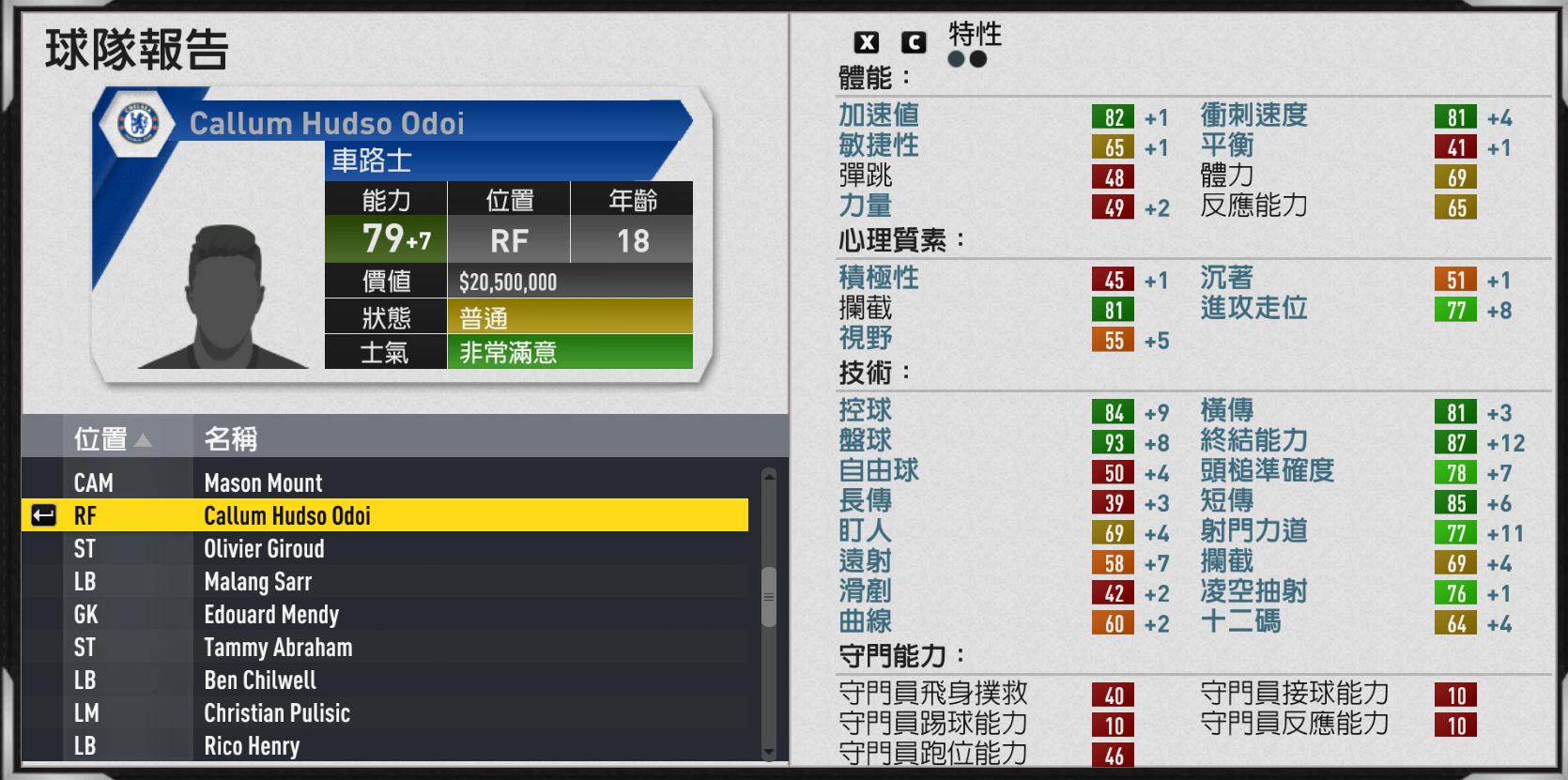
Task: Toggle sort order on the 位置 column
Action: [x=111, y=438]
